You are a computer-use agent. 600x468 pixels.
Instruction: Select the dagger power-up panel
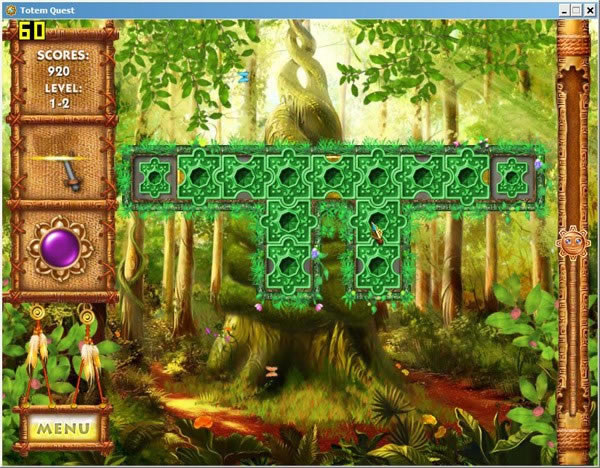coord(63,163)
